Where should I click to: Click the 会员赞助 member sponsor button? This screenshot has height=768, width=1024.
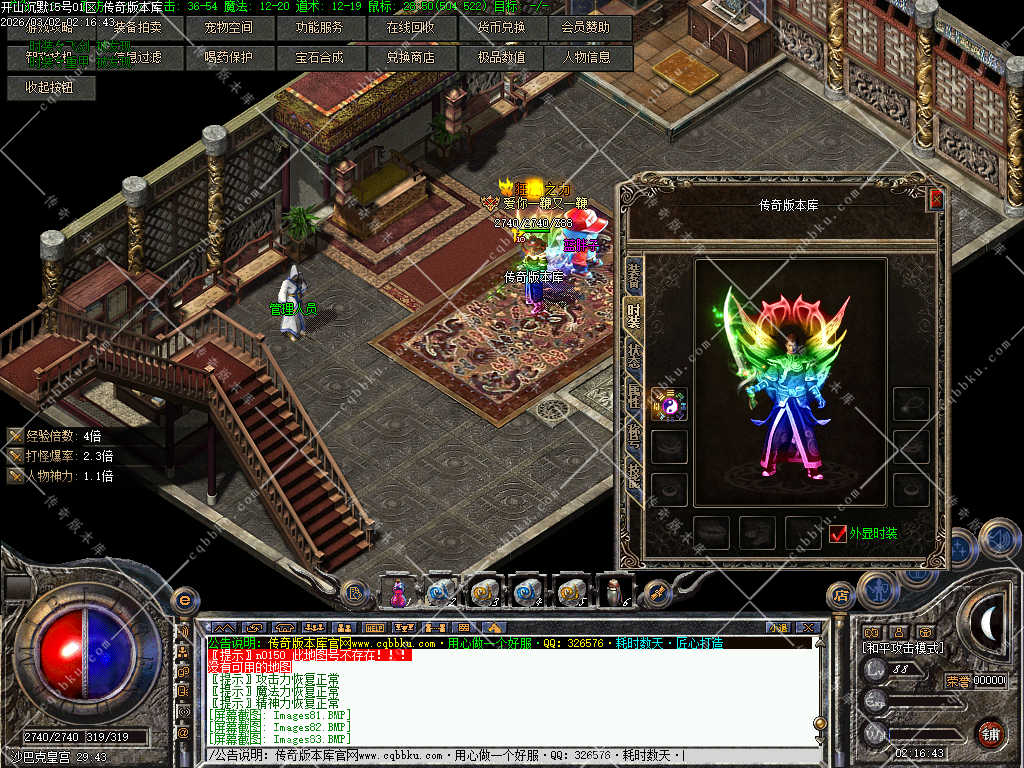tap(585, 28)
